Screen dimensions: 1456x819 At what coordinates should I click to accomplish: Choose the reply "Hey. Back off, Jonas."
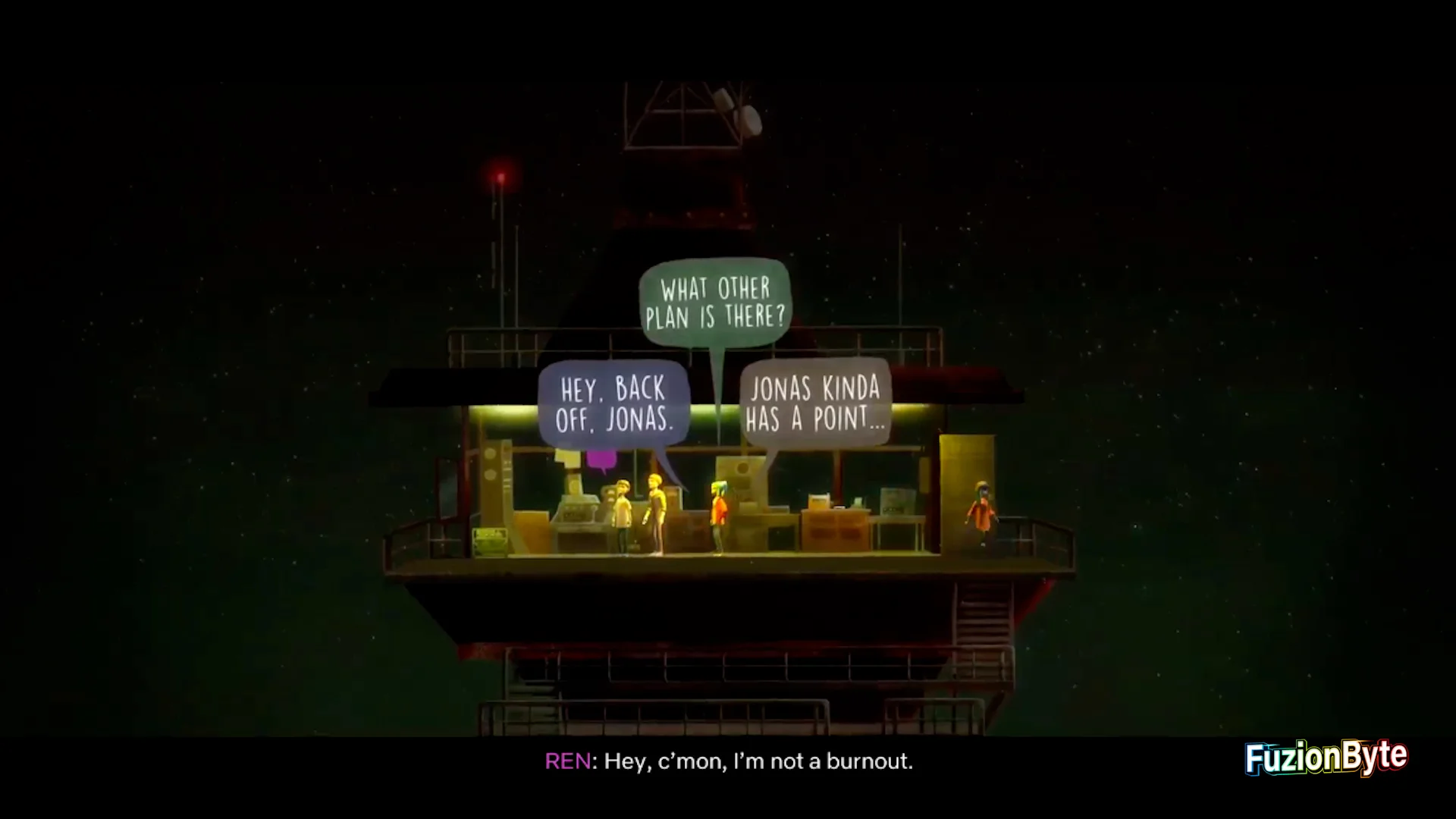click(614, 404)
